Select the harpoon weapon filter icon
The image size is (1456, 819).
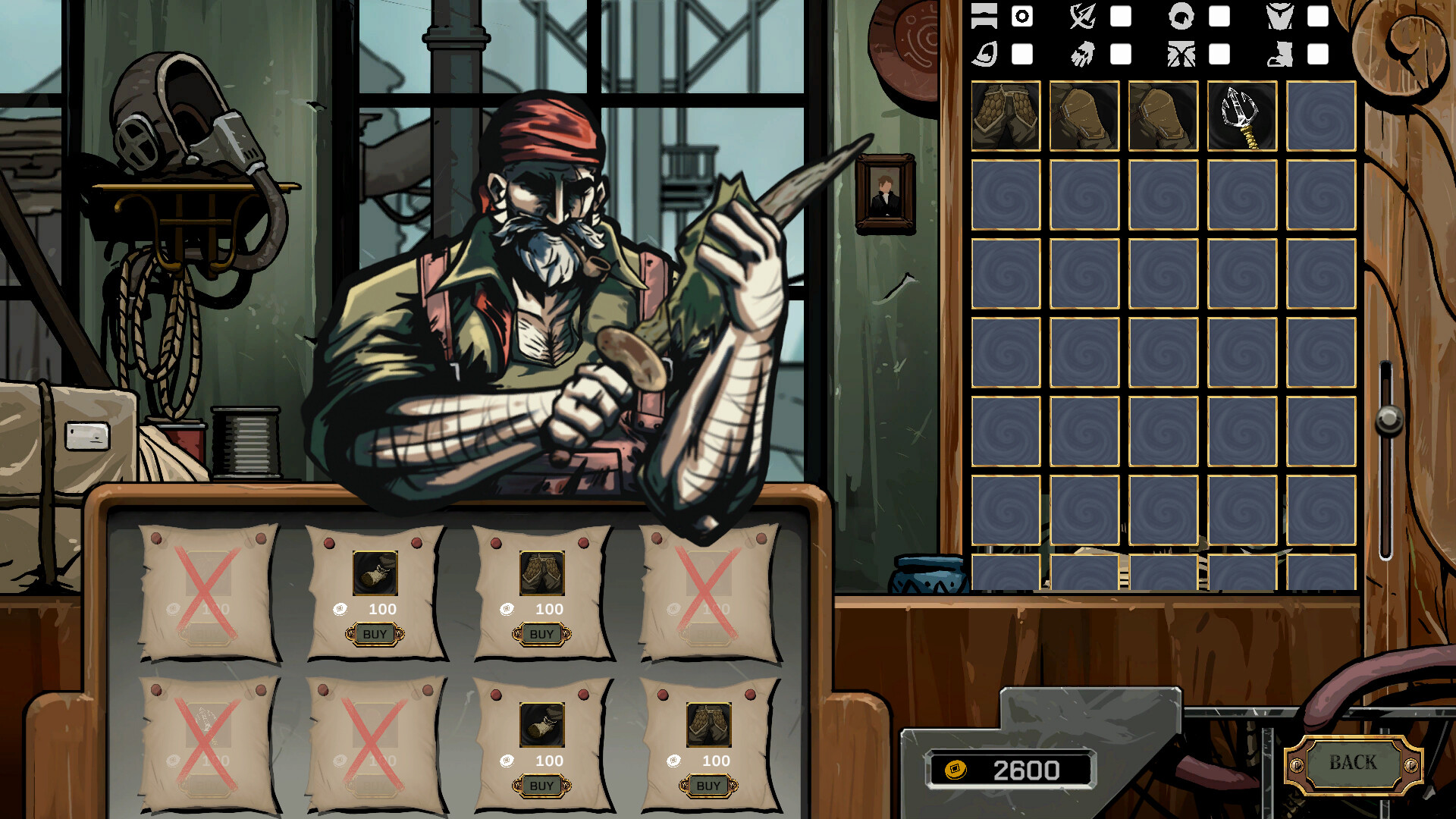[x=1082, y=15]
